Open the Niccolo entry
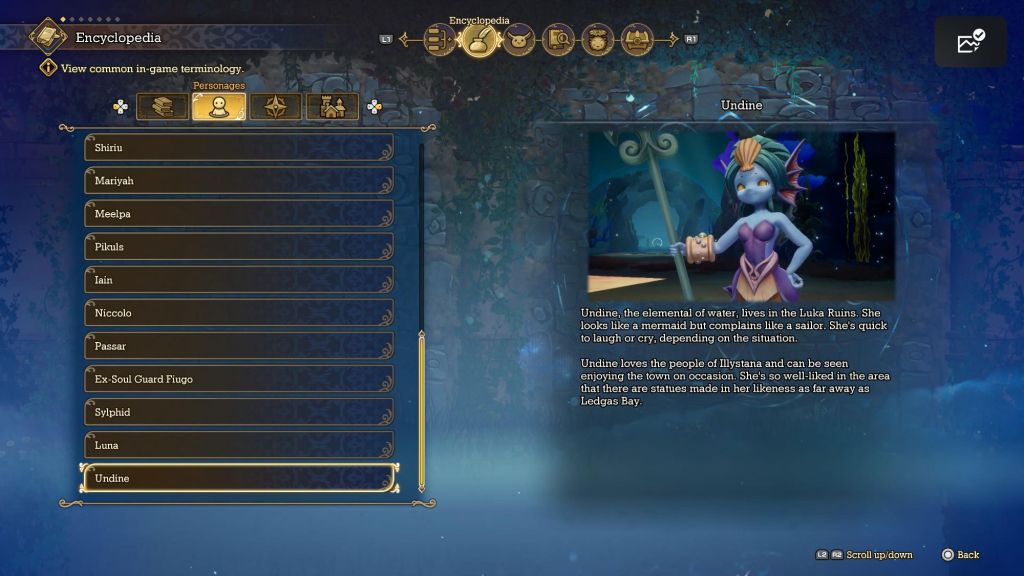The height and width of the screenshot is (576, 1024). click(x=238, y=313)
